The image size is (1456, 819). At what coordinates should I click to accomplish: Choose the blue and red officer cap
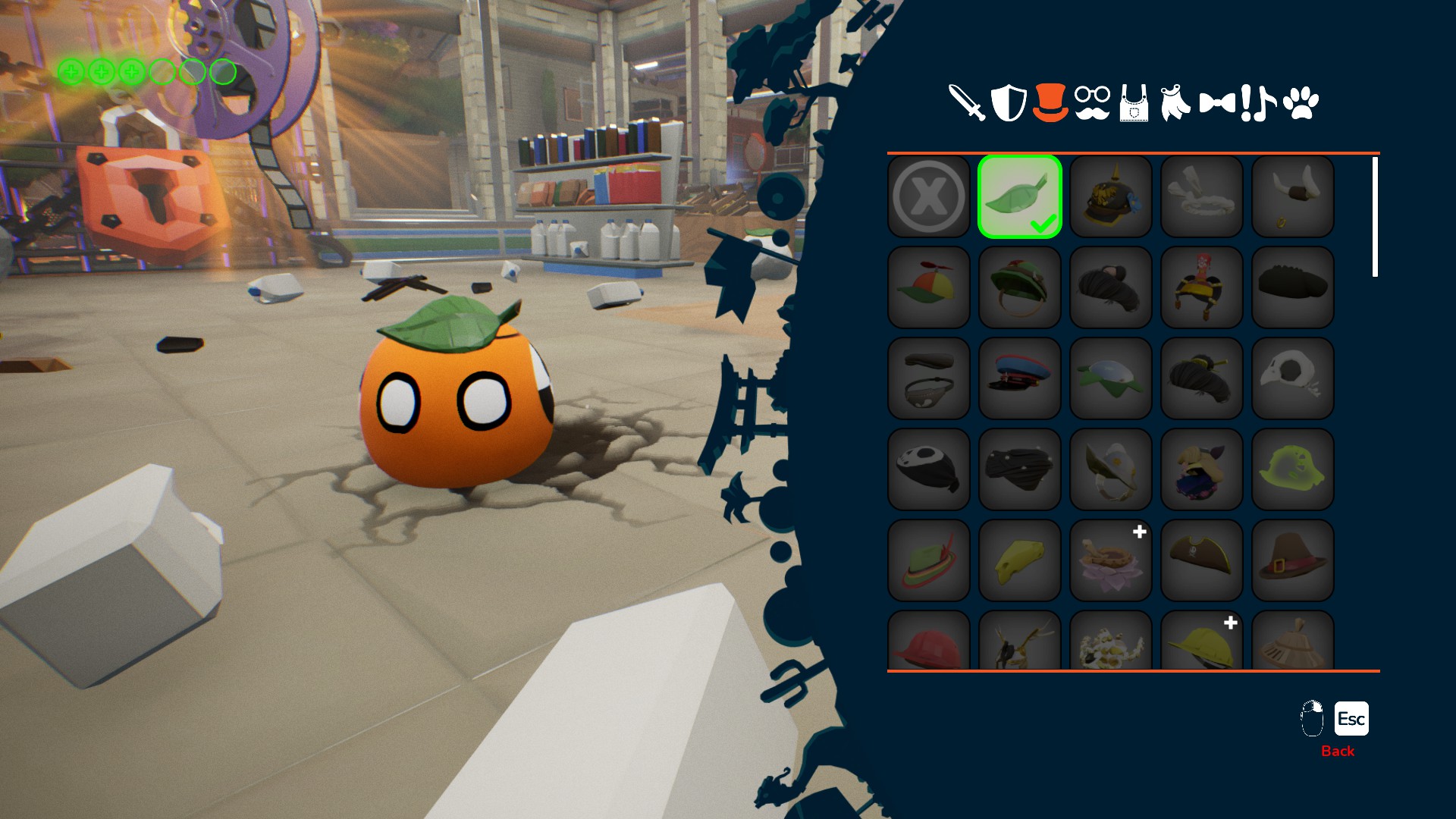1020,378
